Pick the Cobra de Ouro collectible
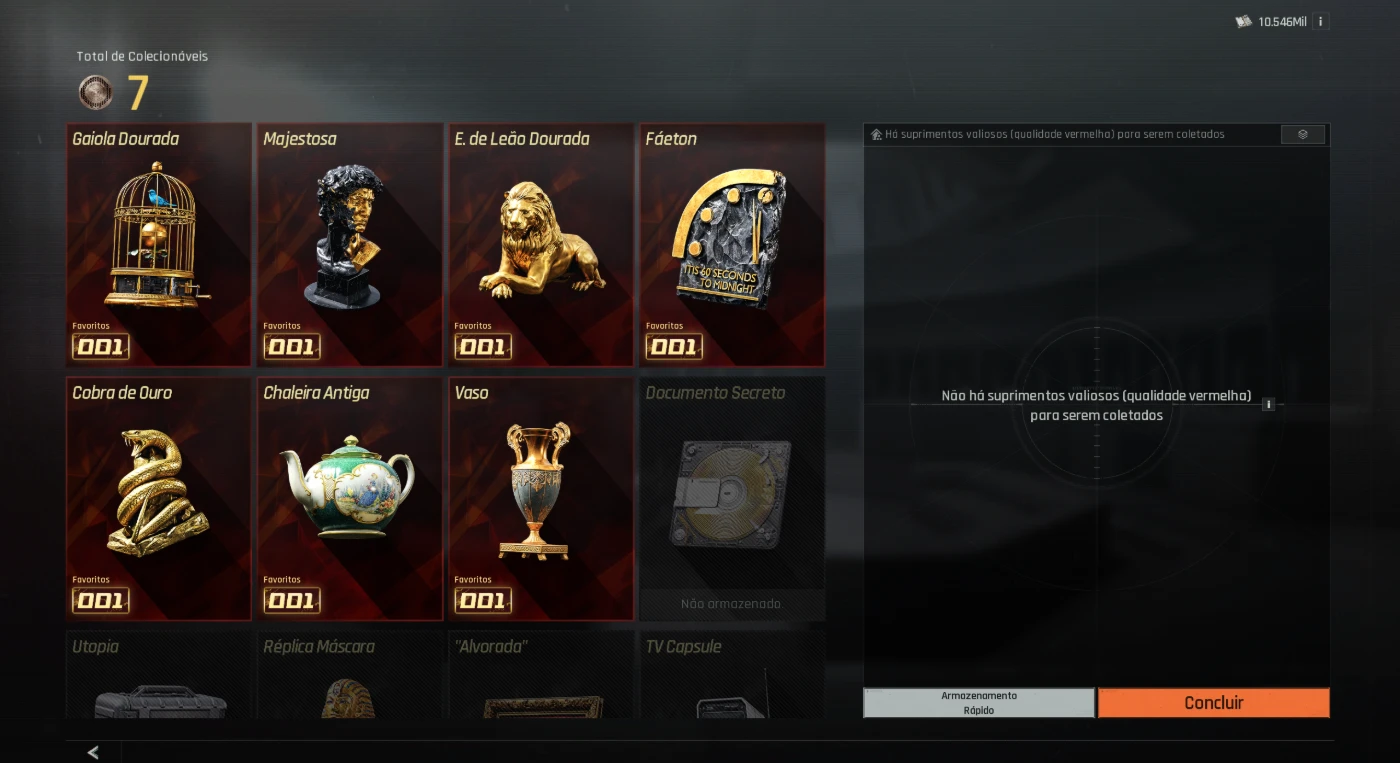This screenshot has width=1400, height=763. click(159, 498)
